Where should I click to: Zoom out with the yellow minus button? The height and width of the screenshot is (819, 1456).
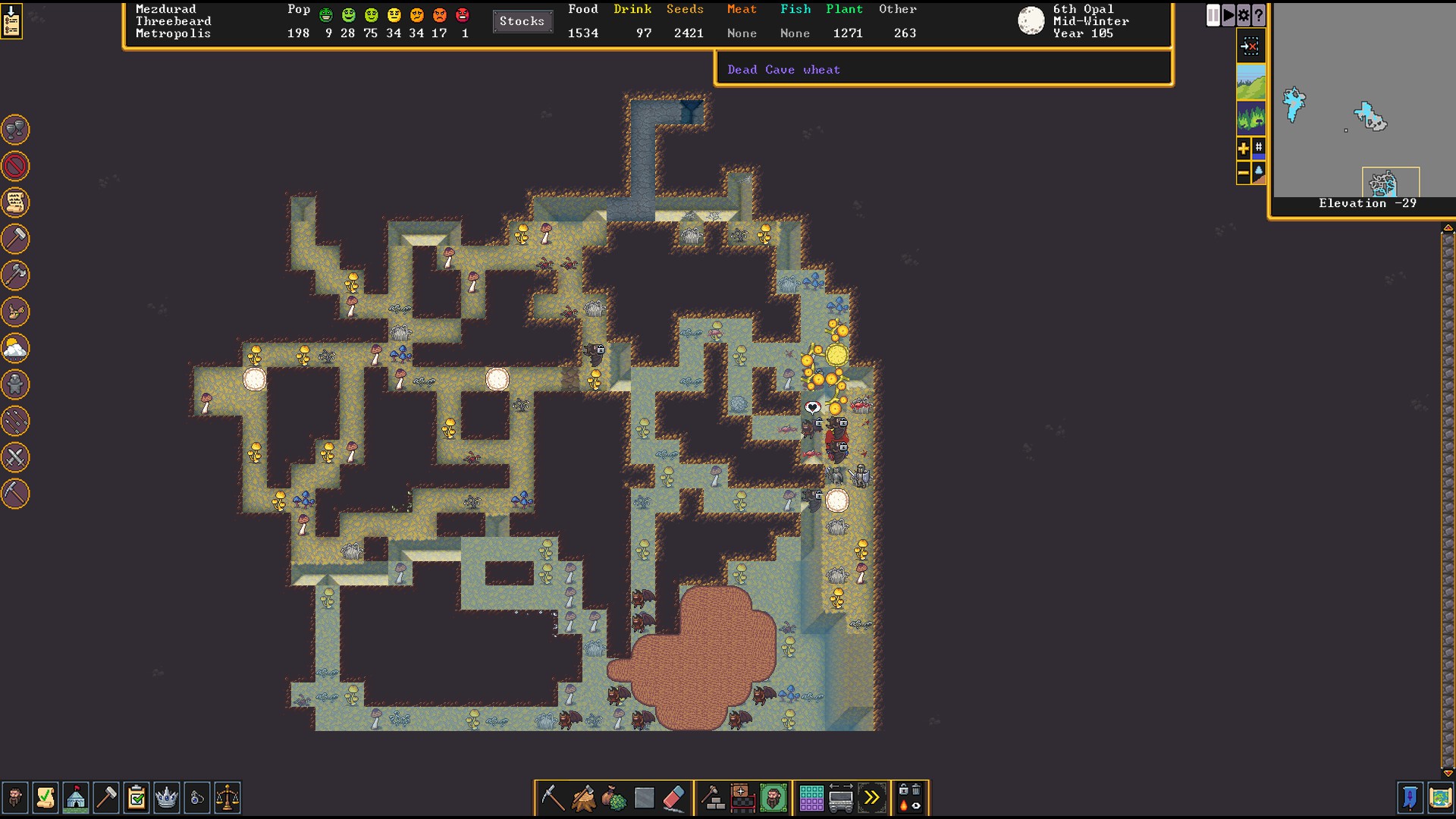click(x=1243, y=174)
